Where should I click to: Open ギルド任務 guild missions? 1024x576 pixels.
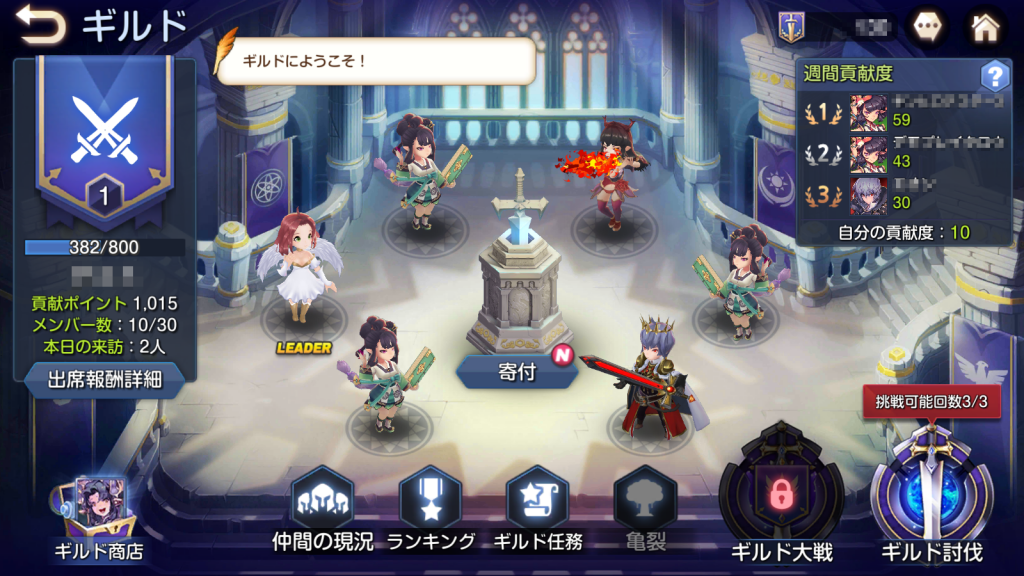pos(538,508)
